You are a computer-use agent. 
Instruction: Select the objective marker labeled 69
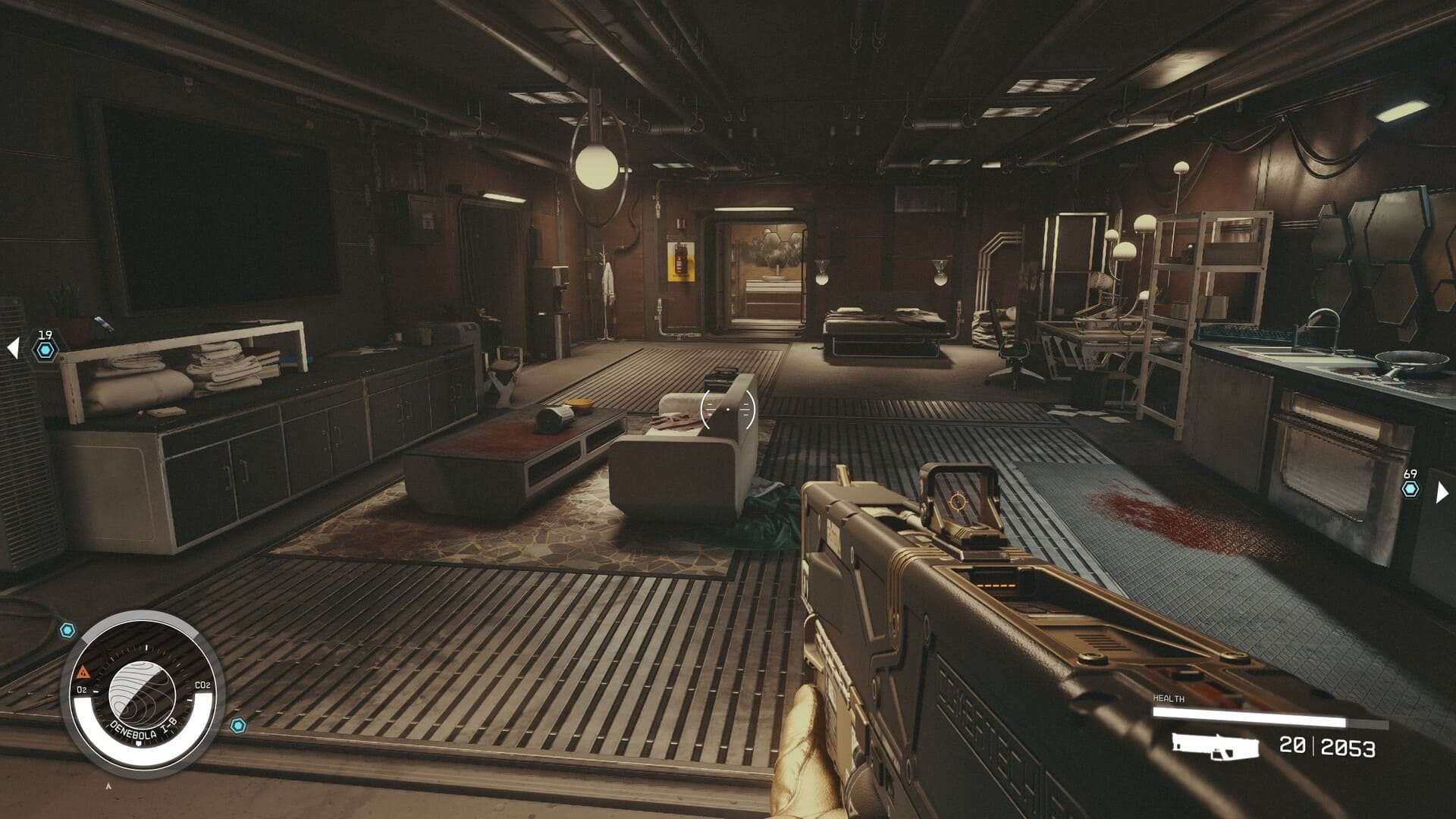pyautogui.click(x=1410, y=489)
